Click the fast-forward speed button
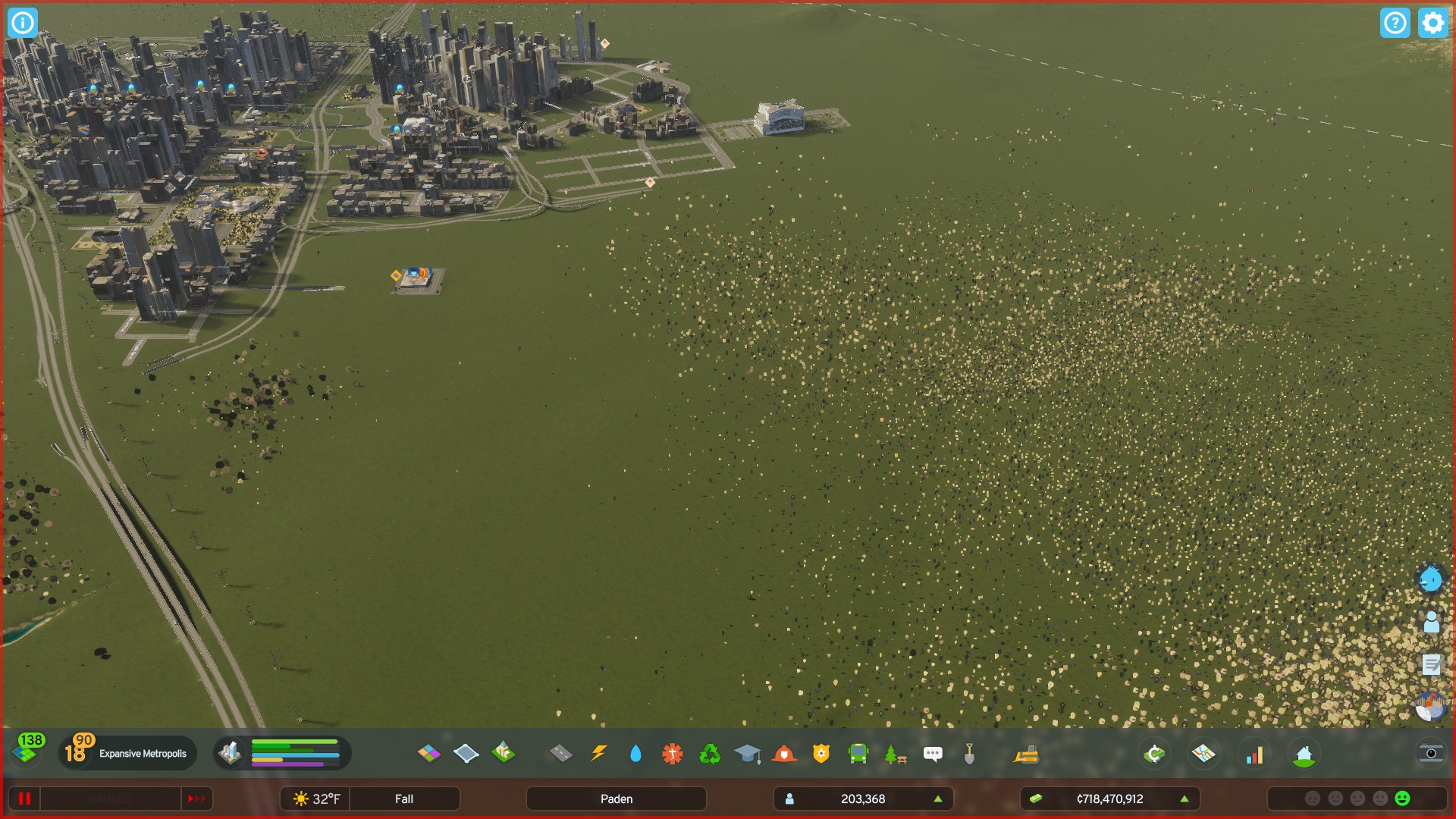The width and height of the screenshot is (1456, 819). (198, 799)
